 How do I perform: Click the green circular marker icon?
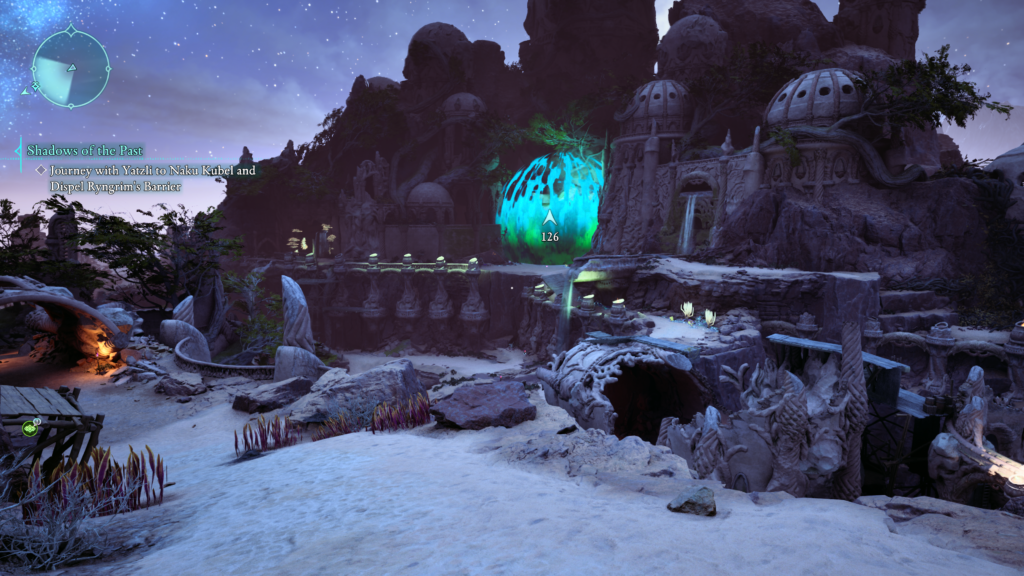32,429
